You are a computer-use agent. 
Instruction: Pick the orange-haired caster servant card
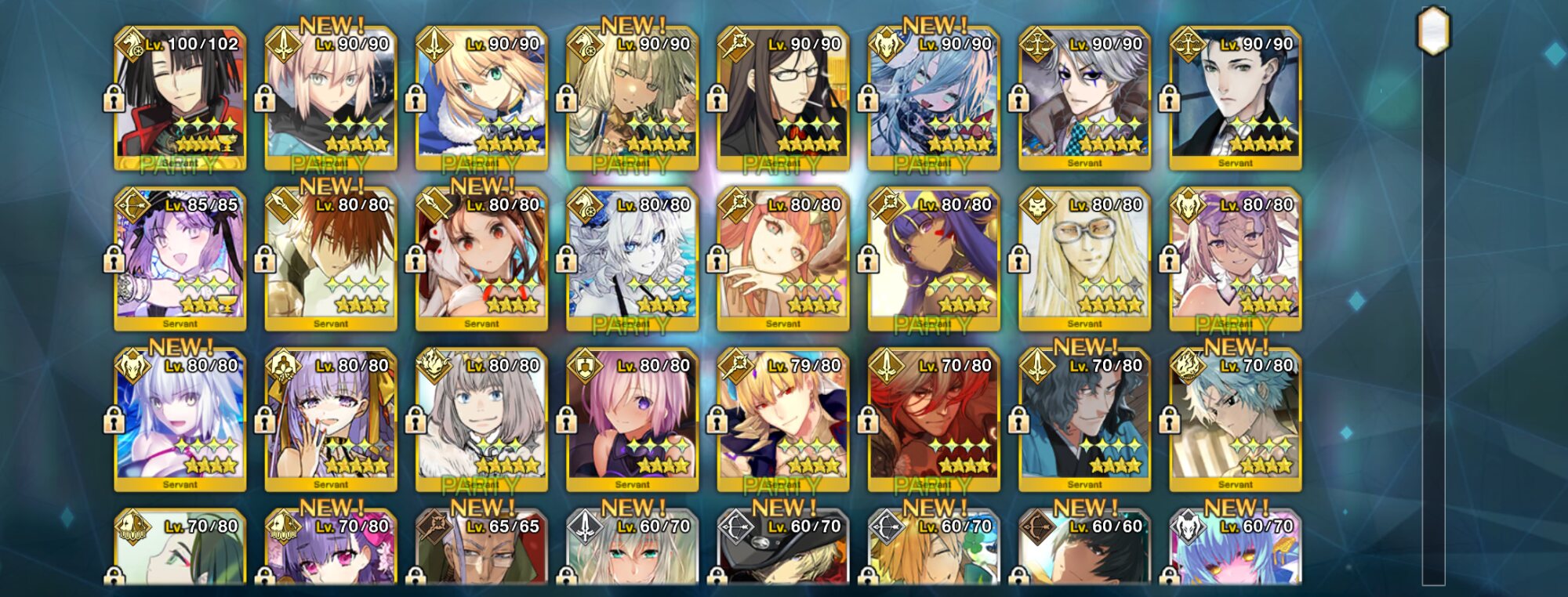click(x=783, y=259)
